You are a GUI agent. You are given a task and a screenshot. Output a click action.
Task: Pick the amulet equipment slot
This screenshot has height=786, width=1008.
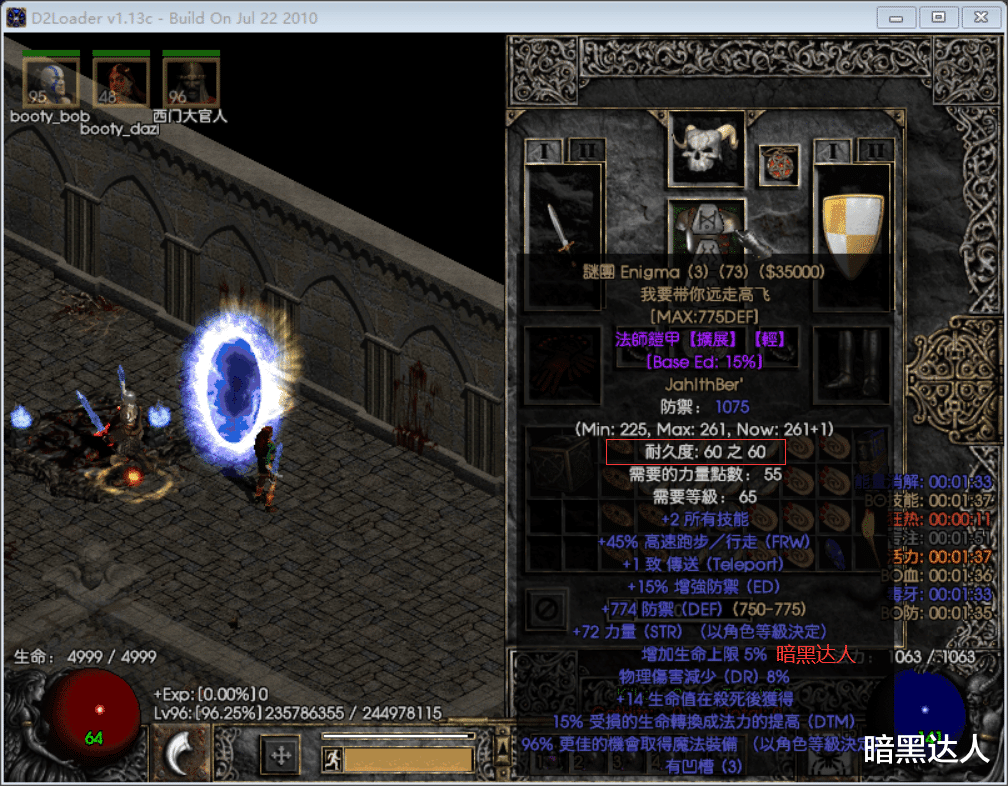(778, 164)
